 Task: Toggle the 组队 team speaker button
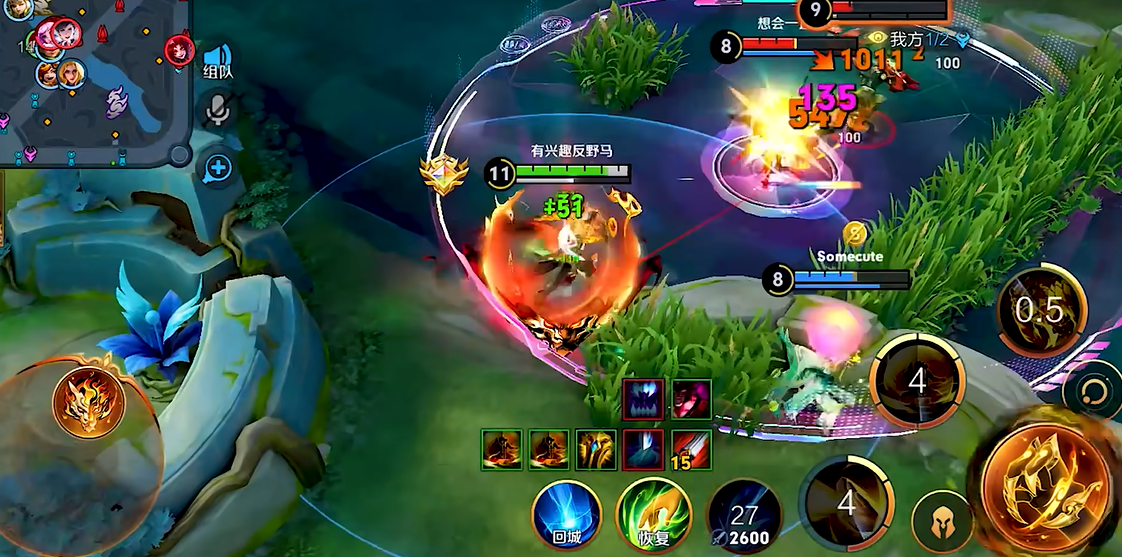[218, 59]
